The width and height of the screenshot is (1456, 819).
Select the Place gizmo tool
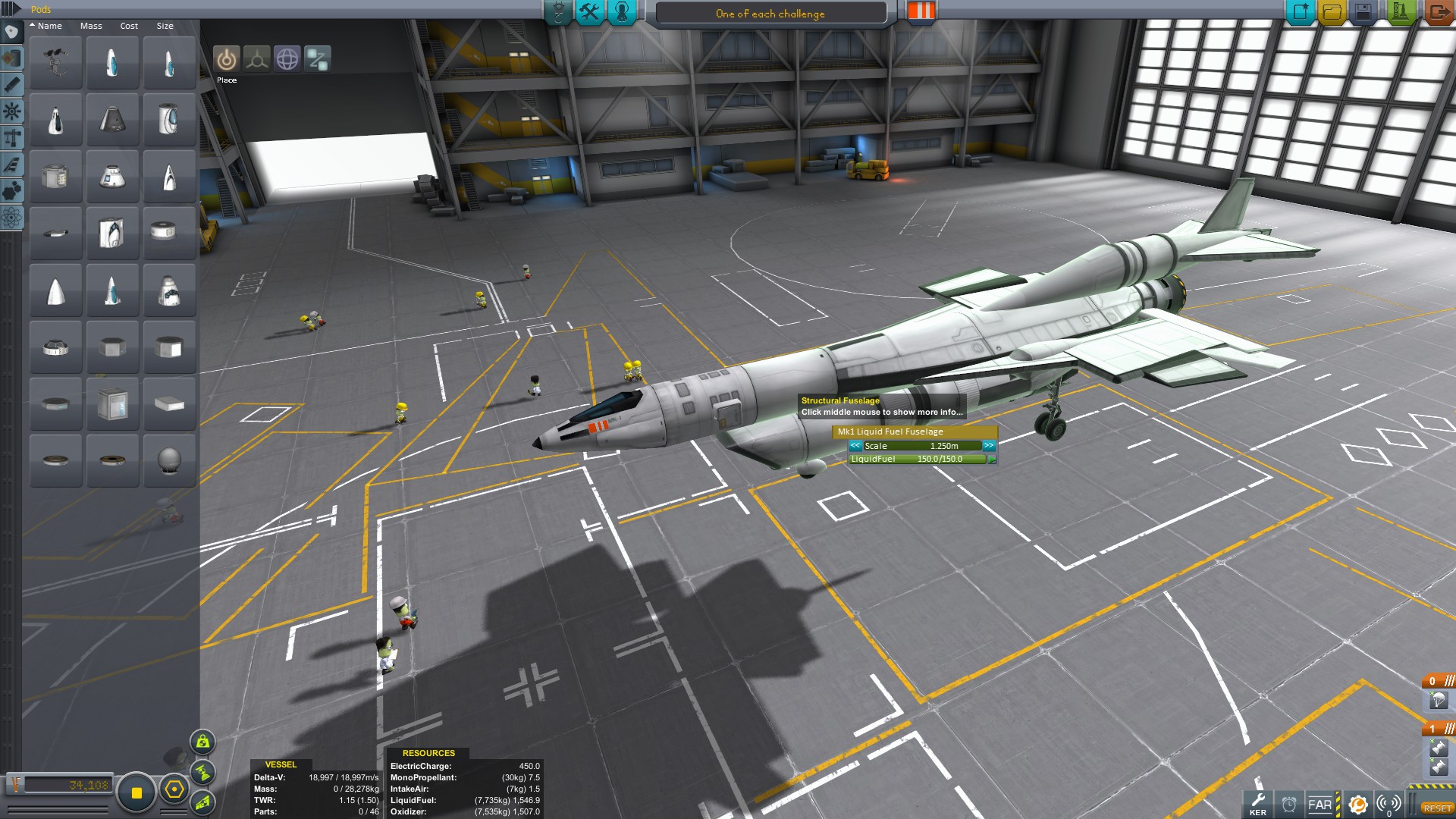click(x=226, y=59)
